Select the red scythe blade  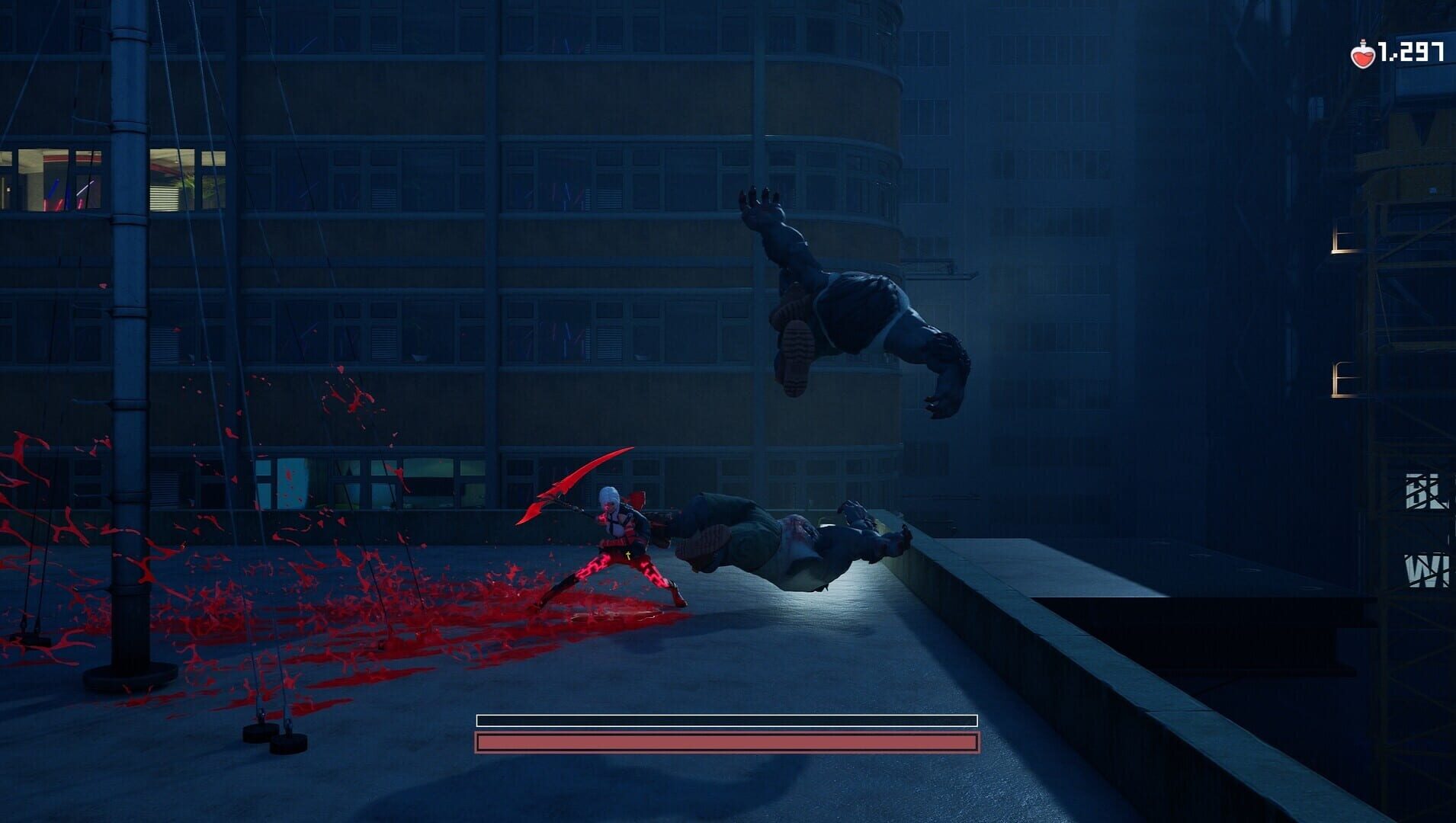click(572, 480)
